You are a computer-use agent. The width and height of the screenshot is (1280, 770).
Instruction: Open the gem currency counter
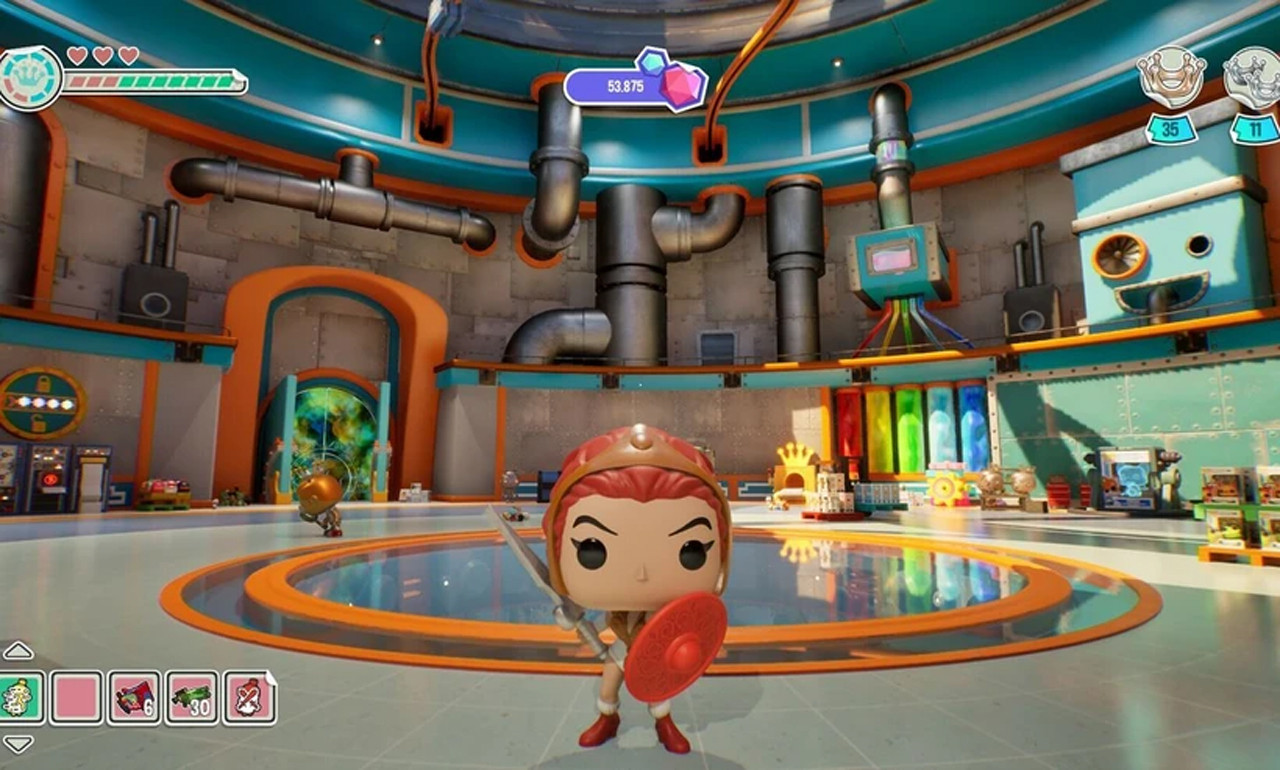(636, 85)
